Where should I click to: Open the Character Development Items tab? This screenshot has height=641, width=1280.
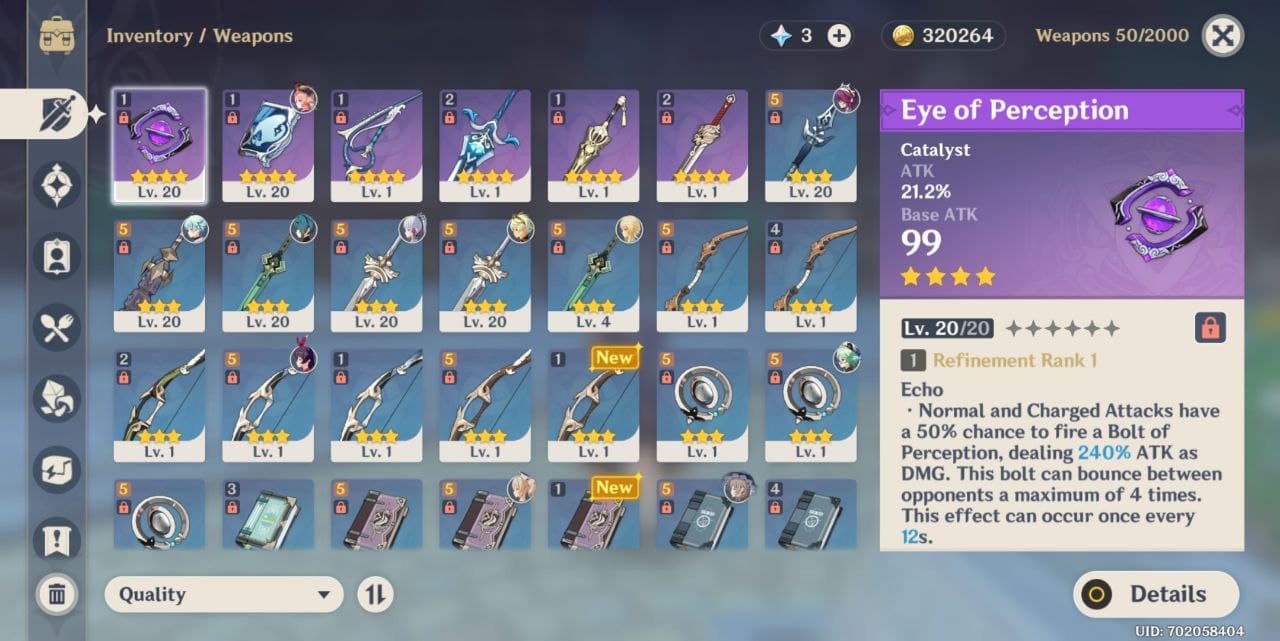pos(56,256)
